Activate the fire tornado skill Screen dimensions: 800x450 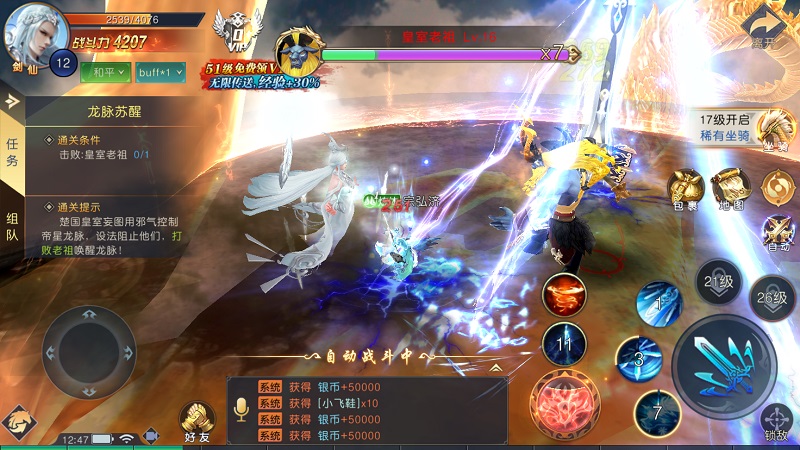[564, 295]
